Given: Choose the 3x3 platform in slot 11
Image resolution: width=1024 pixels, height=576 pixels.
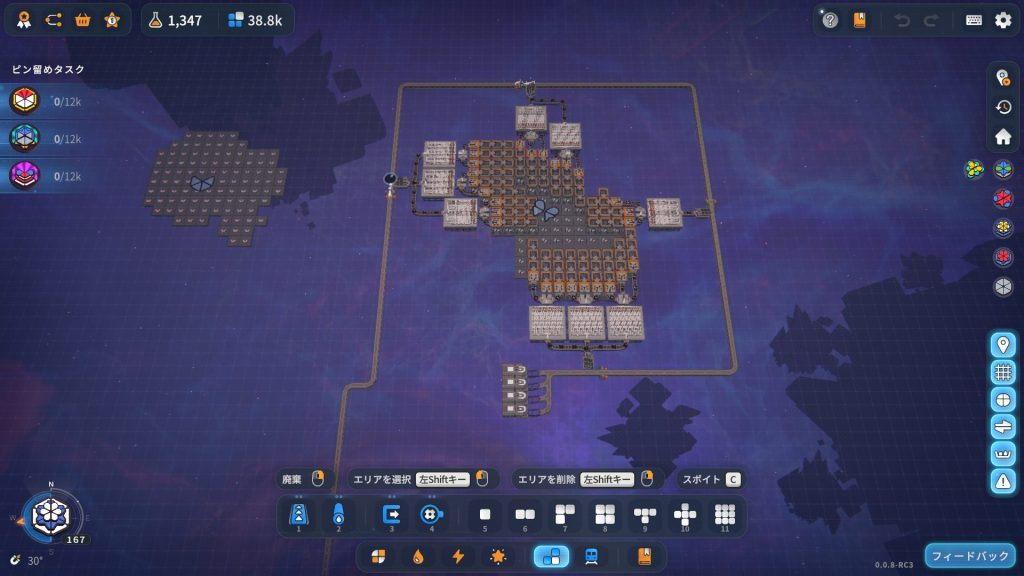Looking at the screenshot, I should point(725,514).
